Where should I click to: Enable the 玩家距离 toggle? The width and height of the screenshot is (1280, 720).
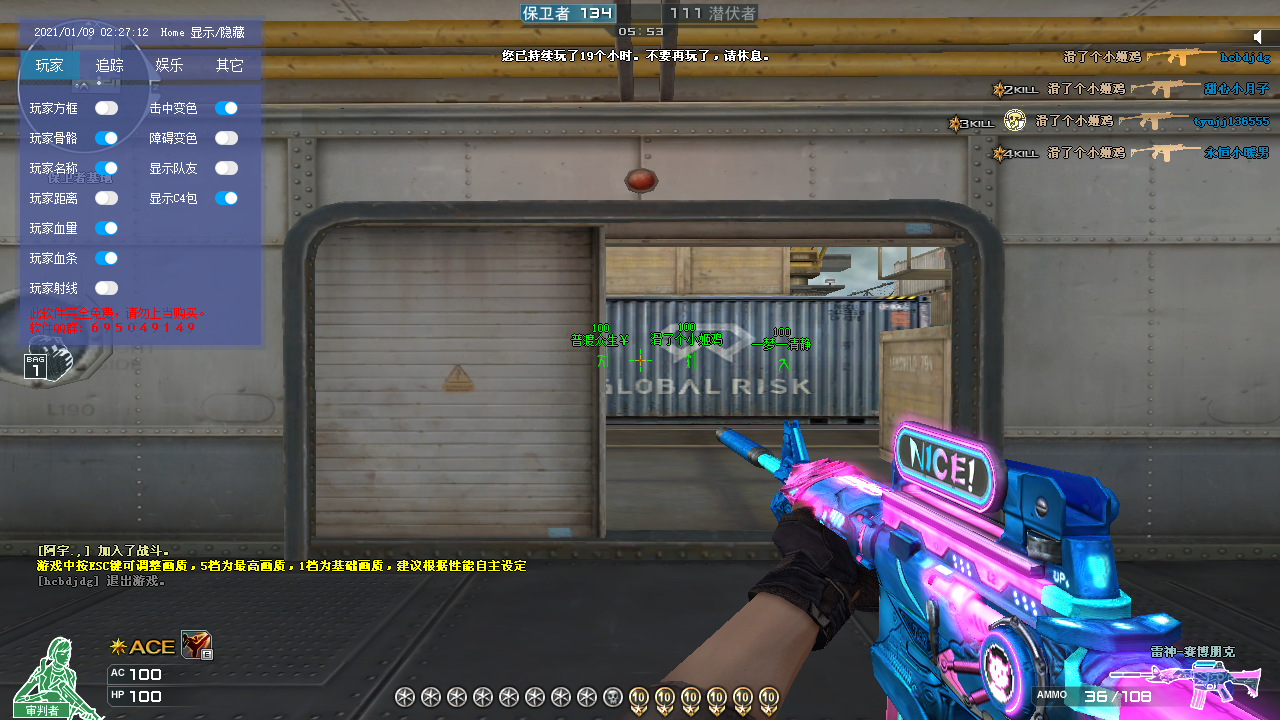[106, 198]
